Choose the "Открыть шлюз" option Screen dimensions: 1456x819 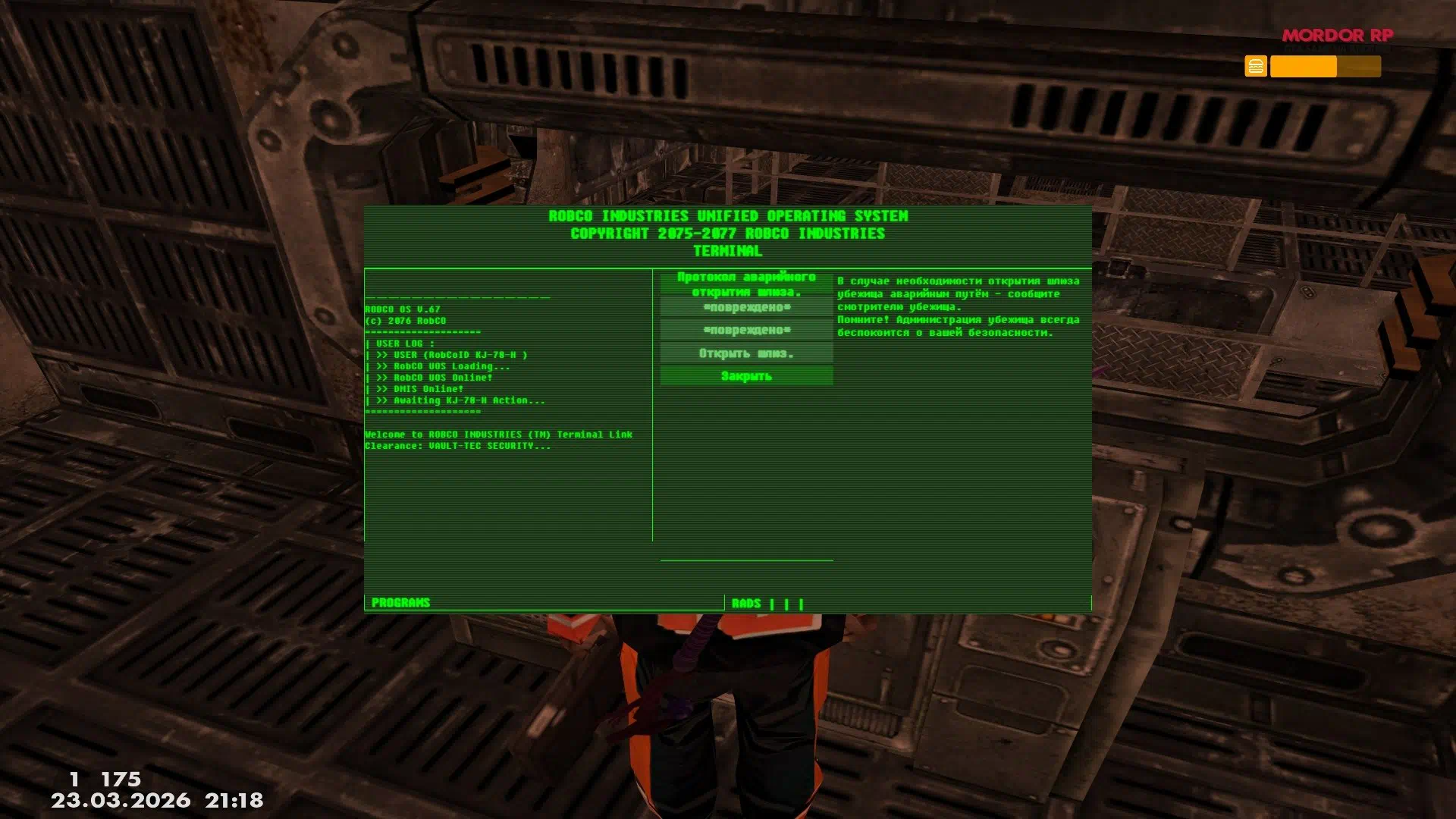pos(746,353)
